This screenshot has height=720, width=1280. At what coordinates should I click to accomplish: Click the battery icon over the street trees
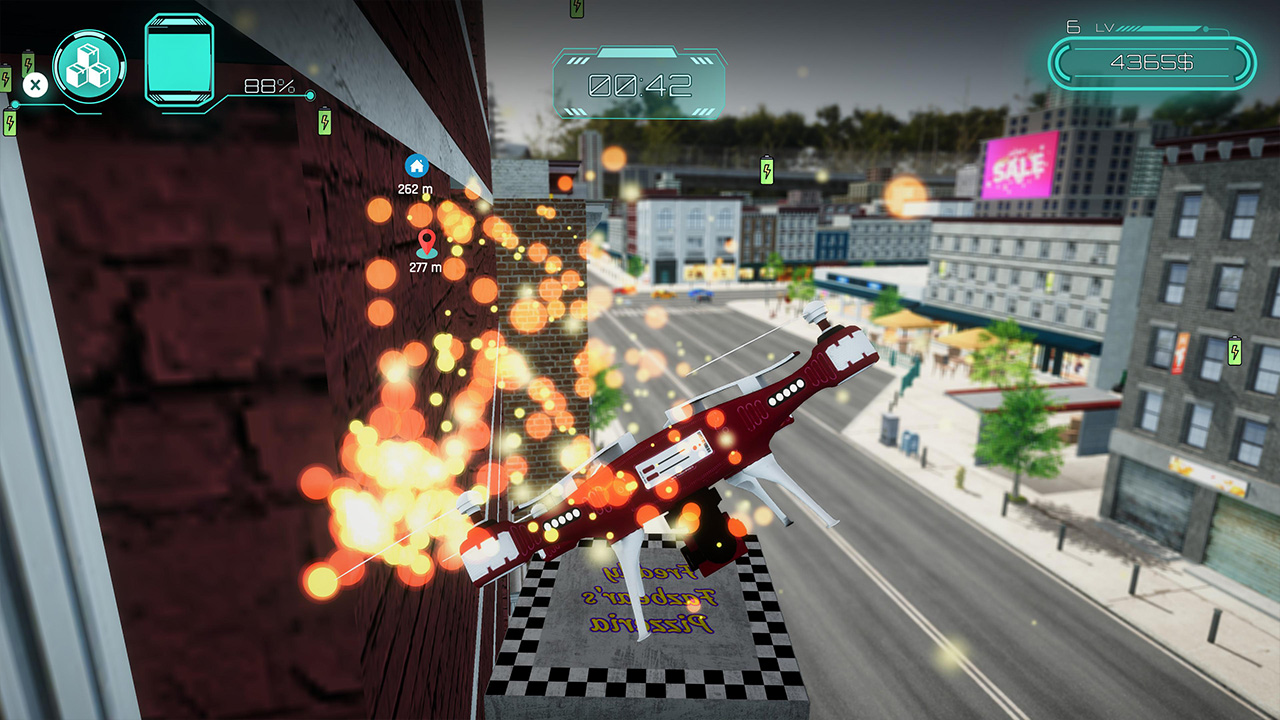coord(766,170)
